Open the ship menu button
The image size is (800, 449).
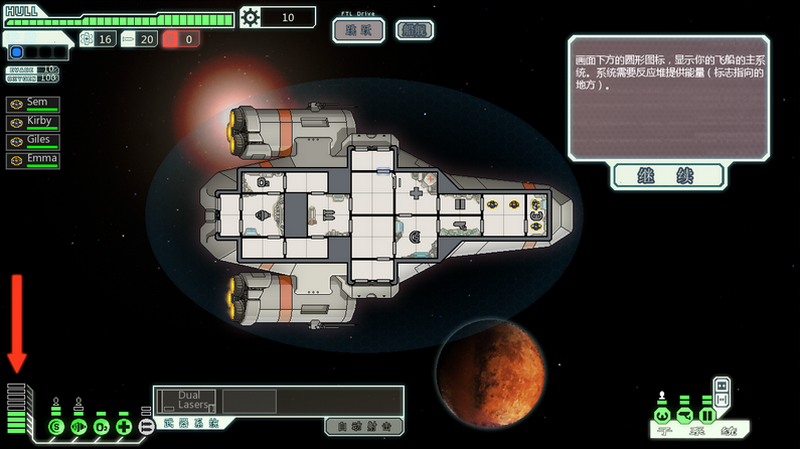point(414,30)
